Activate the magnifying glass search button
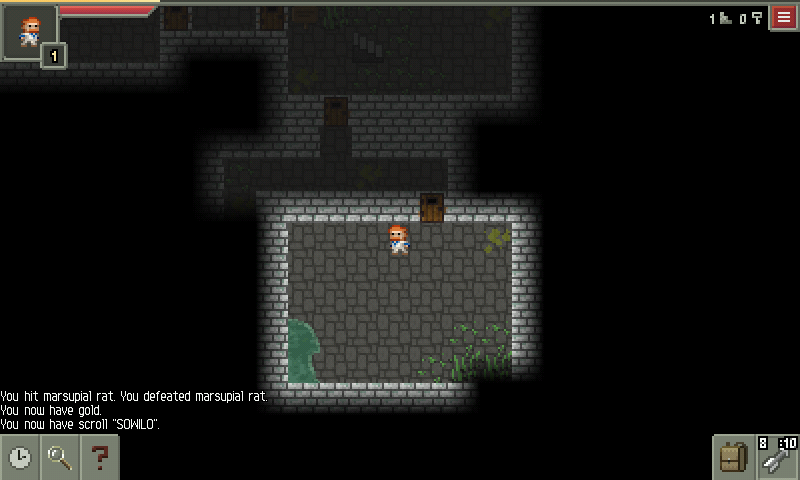 tap(60, 458)
